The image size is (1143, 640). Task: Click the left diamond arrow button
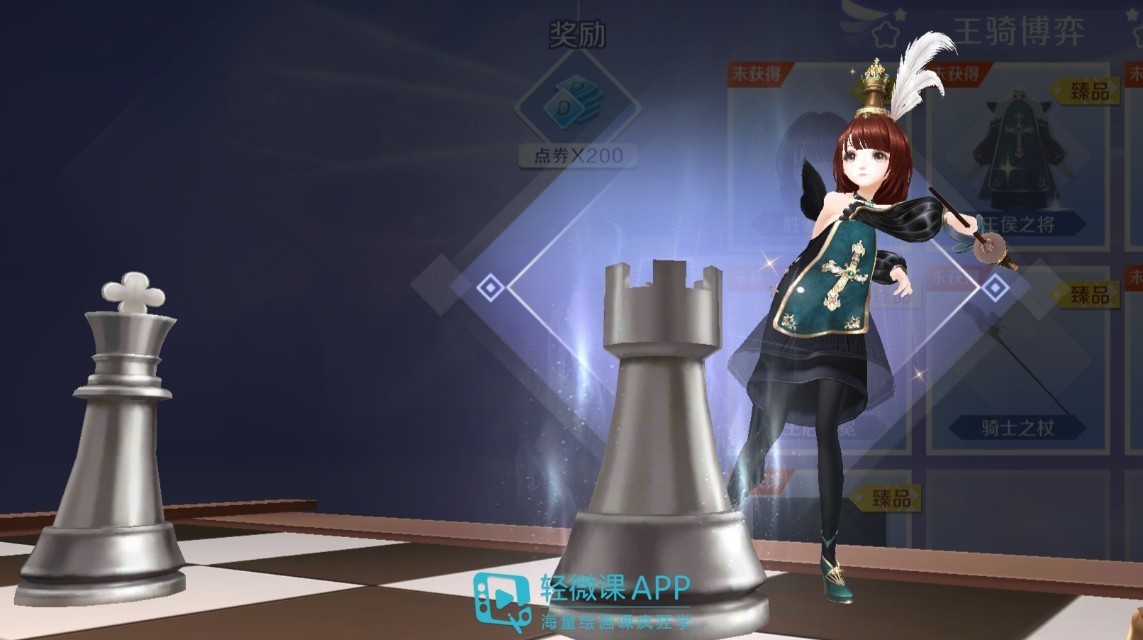point(490,288)
